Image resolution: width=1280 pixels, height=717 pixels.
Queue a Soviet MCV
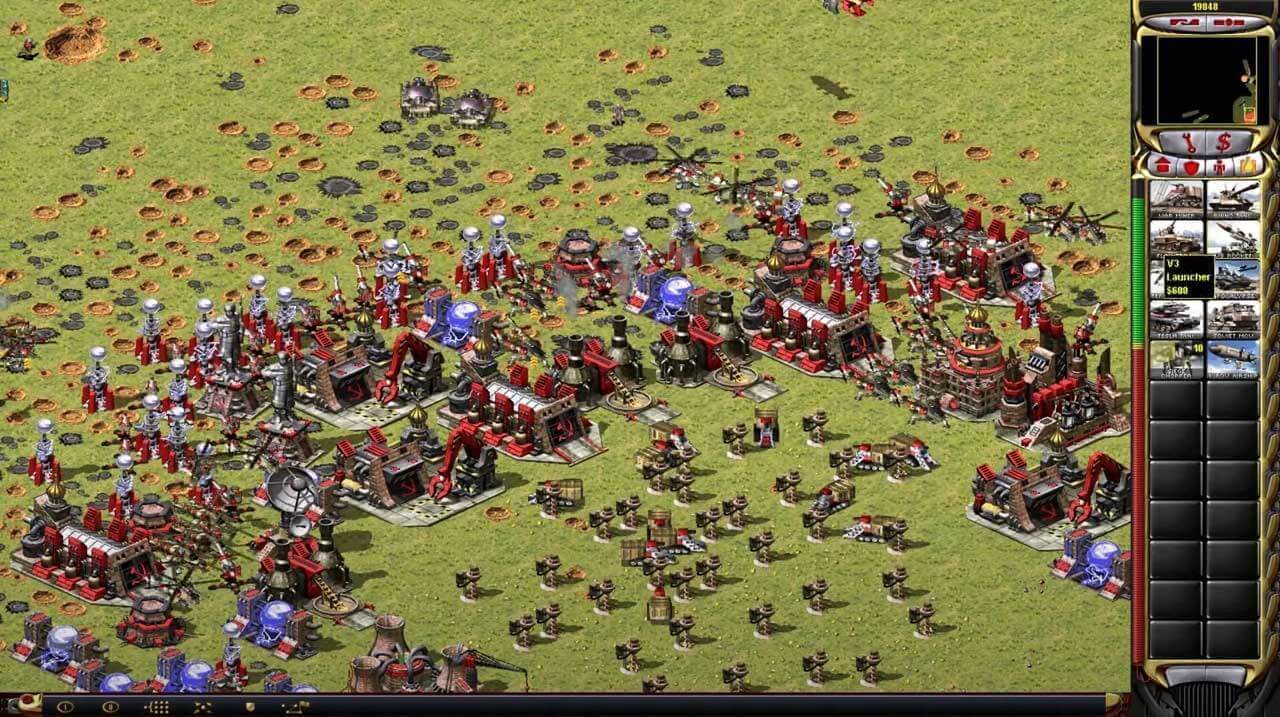pyautogui.click(x=1233, y=318)
